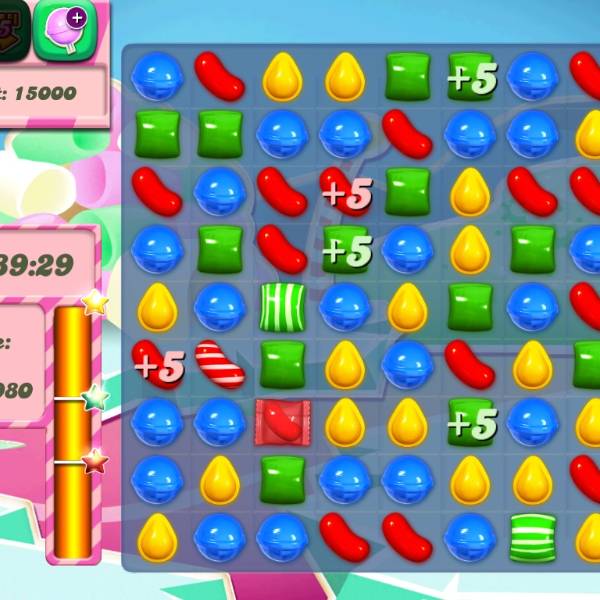Image resolution: width=600 pixels, height=600 pixels.
Task: Pick the horizontally striped green candy
Action: tap(532, 537)
